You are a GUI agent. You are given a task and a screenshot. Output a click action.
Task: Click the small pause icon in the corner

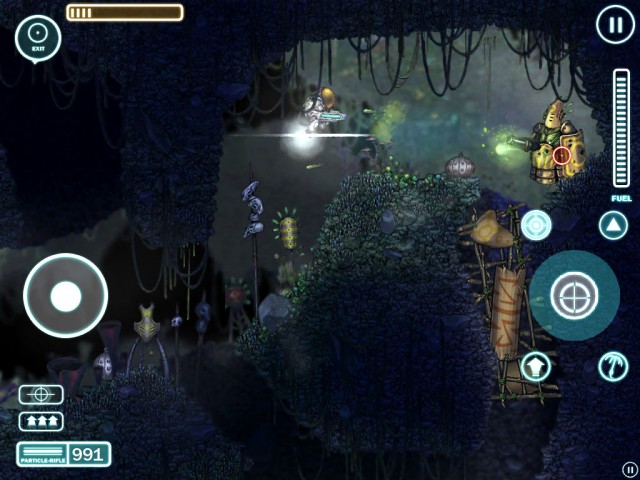pos(629,468)
